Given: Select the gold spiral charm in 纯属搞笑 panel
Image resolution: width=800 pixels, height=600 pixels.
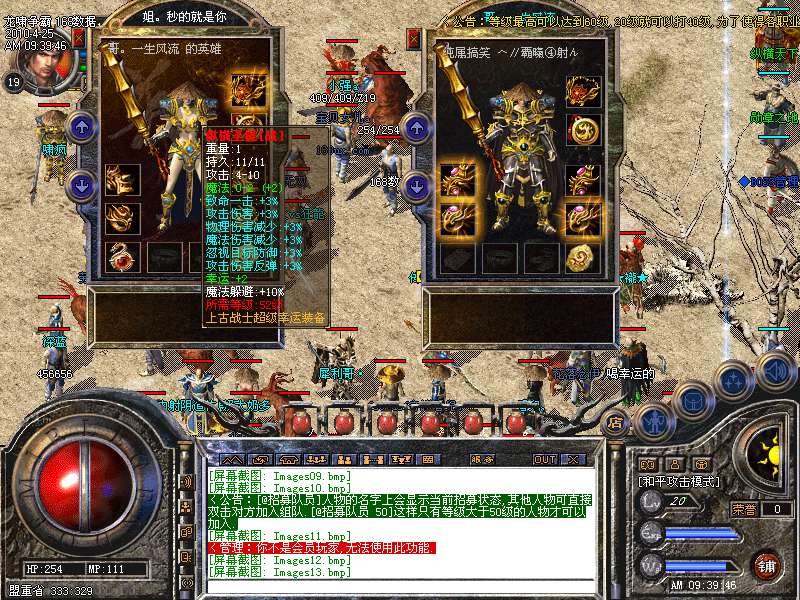Looking at the screenshot, I should point(582,257).
